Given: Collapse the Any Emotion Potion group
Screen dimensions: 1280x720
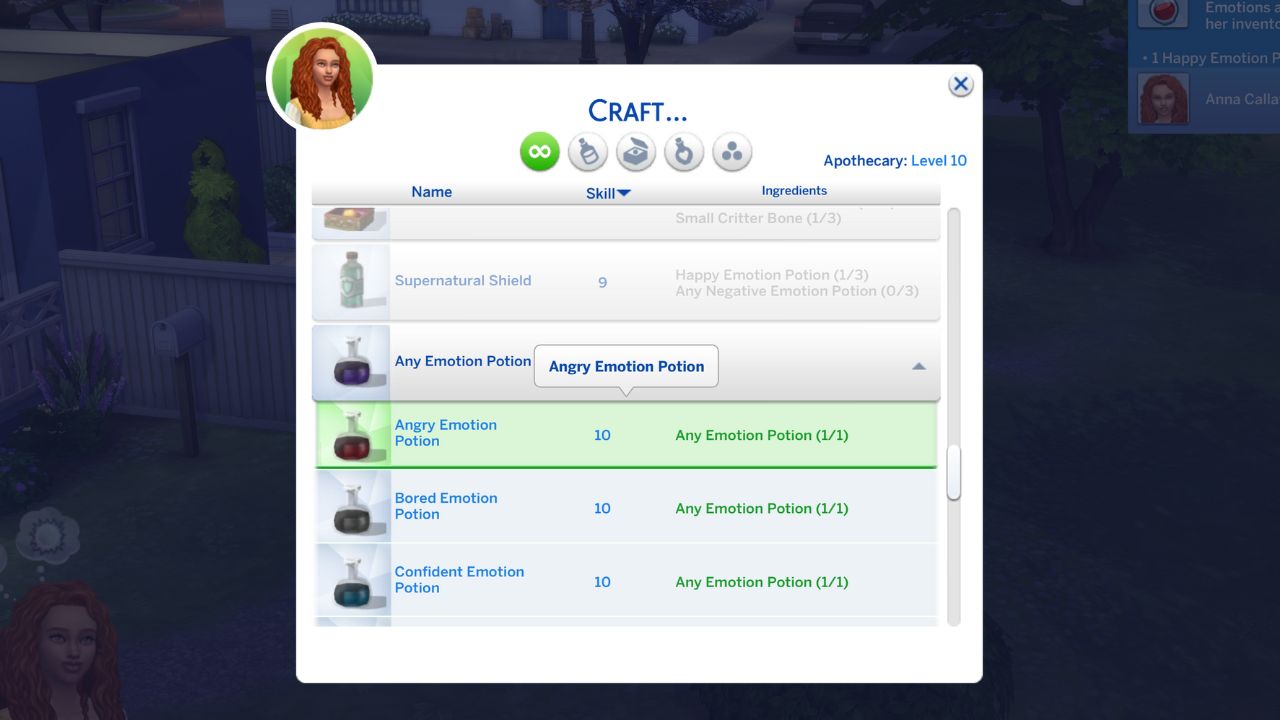Looking at the screenshot, I should tap(918, 366).
